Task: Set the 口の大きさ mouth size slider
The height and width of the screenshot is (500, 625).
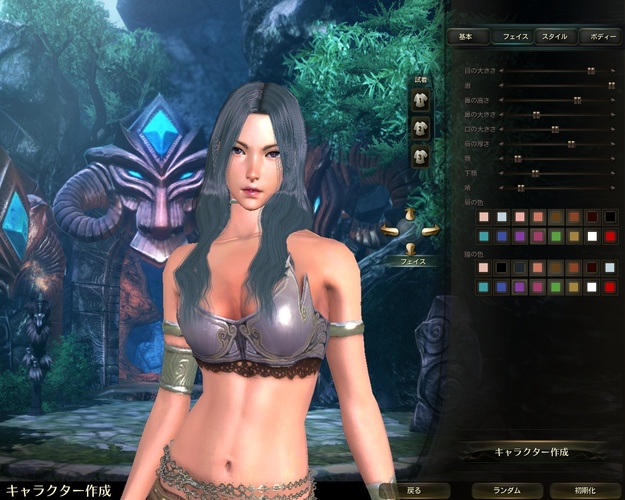Action: [553, 129]
